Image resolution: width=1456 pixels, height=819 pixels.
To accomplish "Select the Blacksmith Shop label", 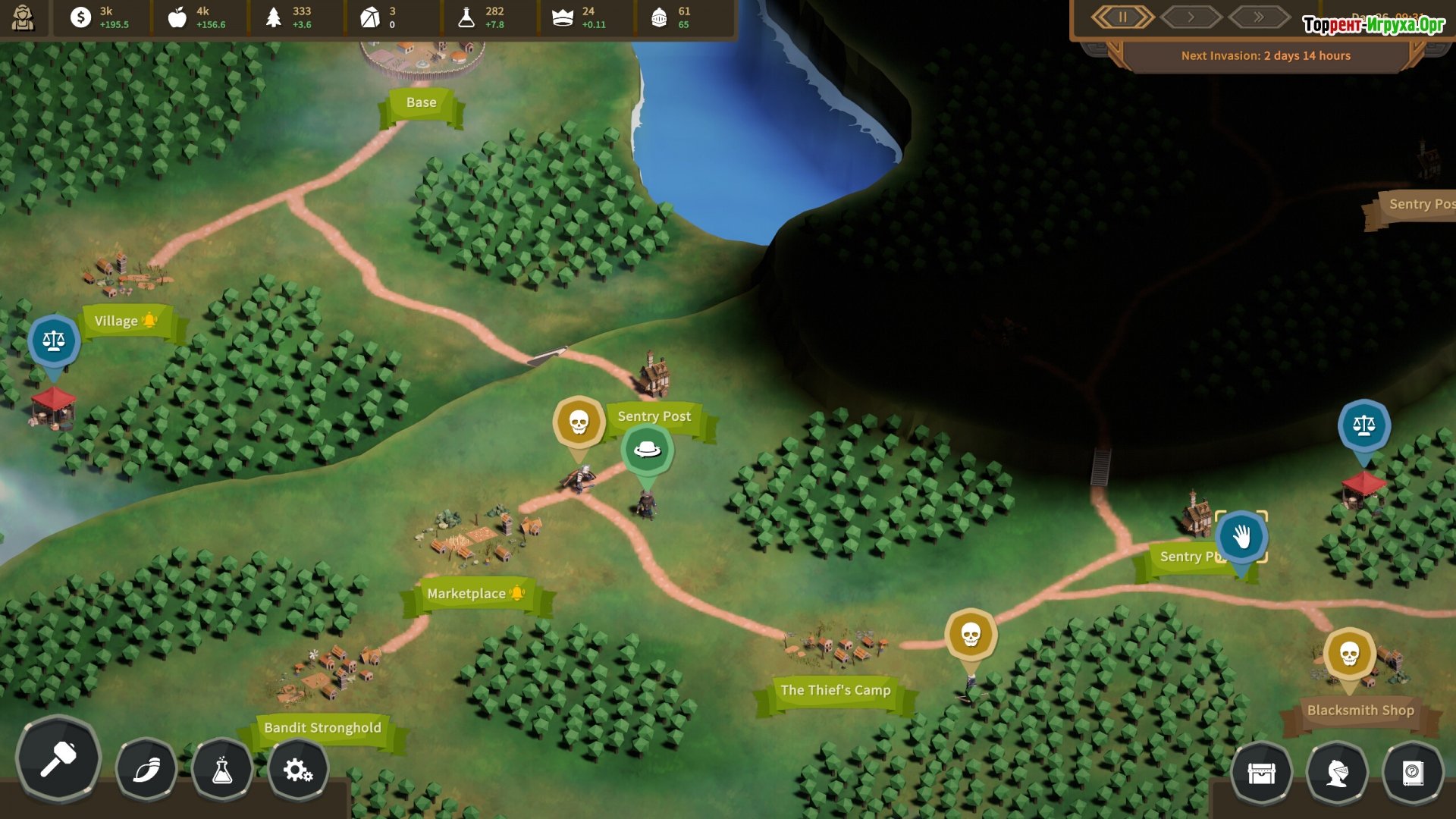I will click(x=1360, y=711).
